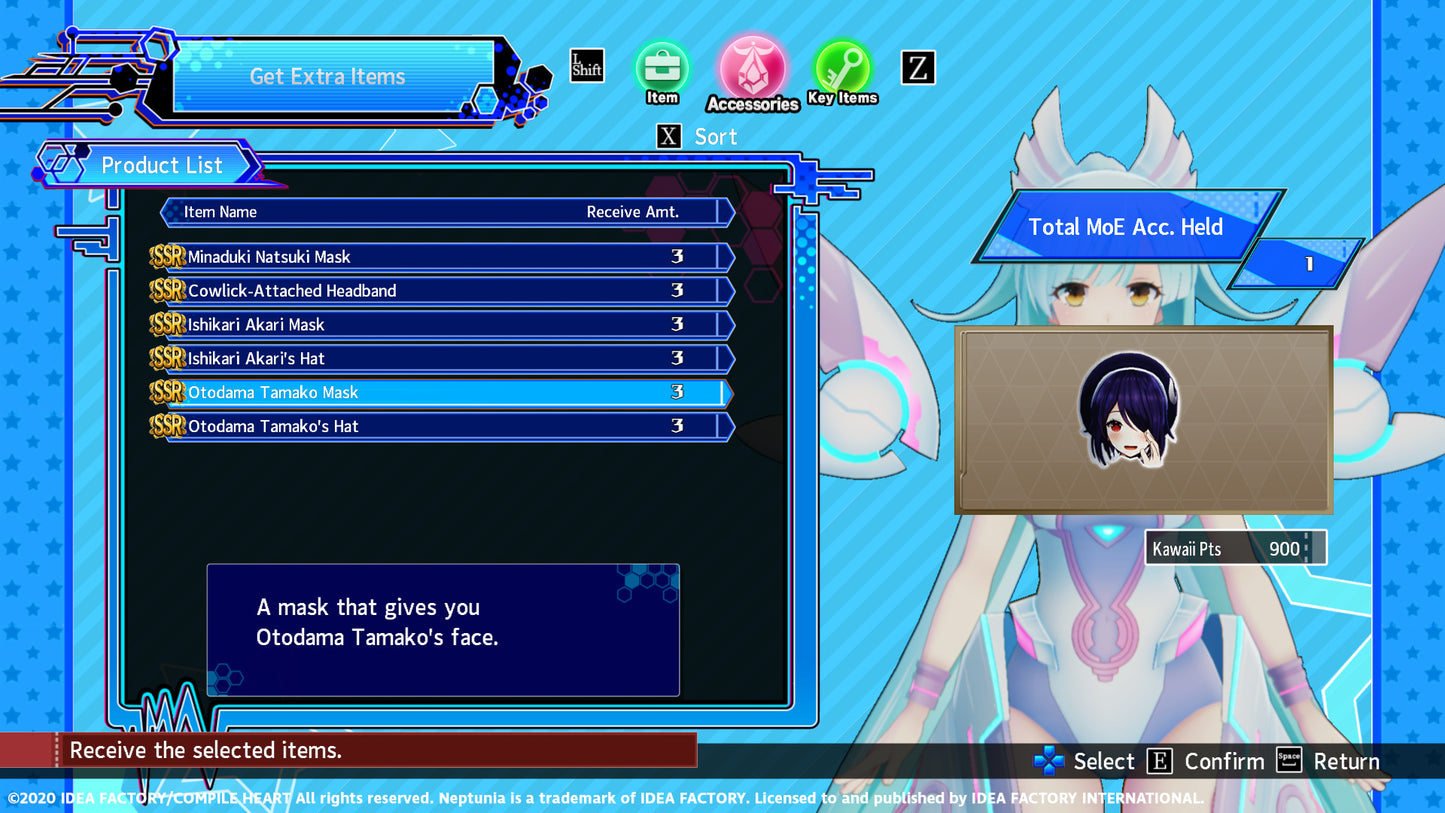Select Otodama Tamako's Hat item
The width and height of the screenshot is (1445, 813).
coord(443,426)
